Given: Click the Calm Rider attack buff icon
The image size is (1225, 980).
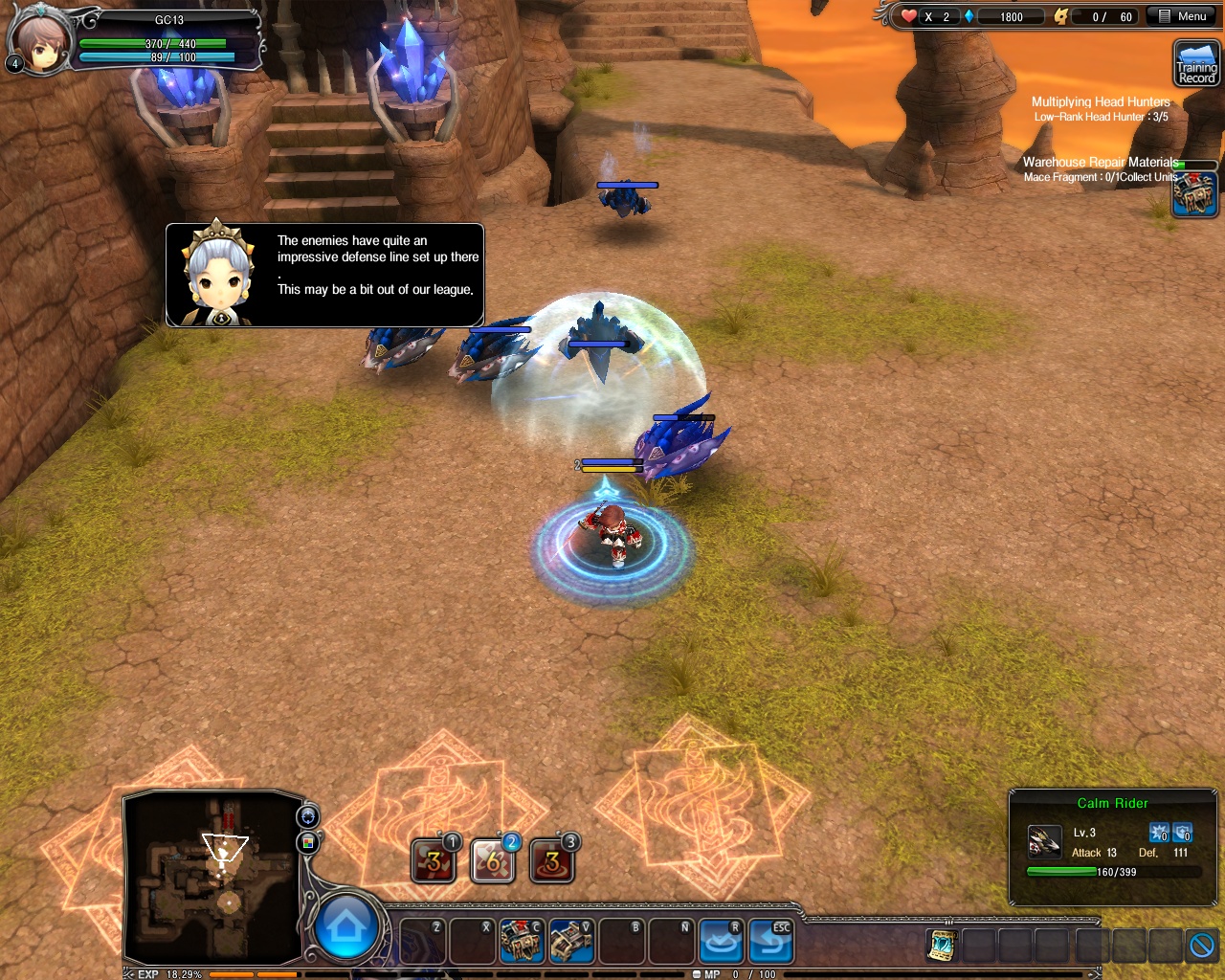Looking at the screenshot, I should click(1159, 833).
